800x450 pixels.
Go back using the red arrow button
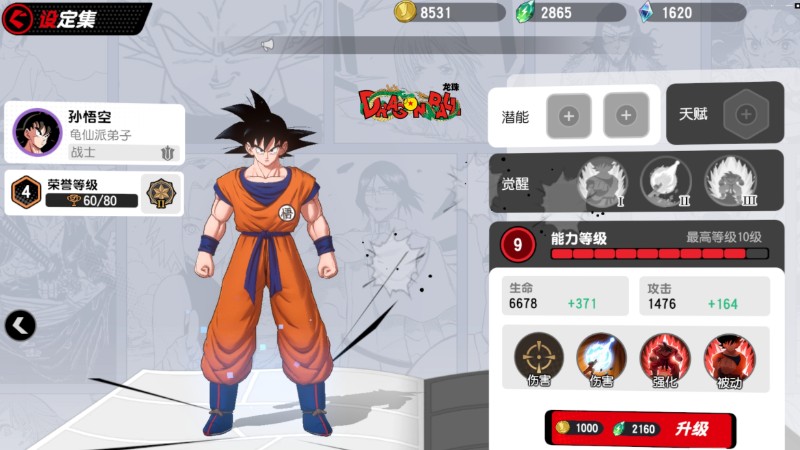(20, 18)
